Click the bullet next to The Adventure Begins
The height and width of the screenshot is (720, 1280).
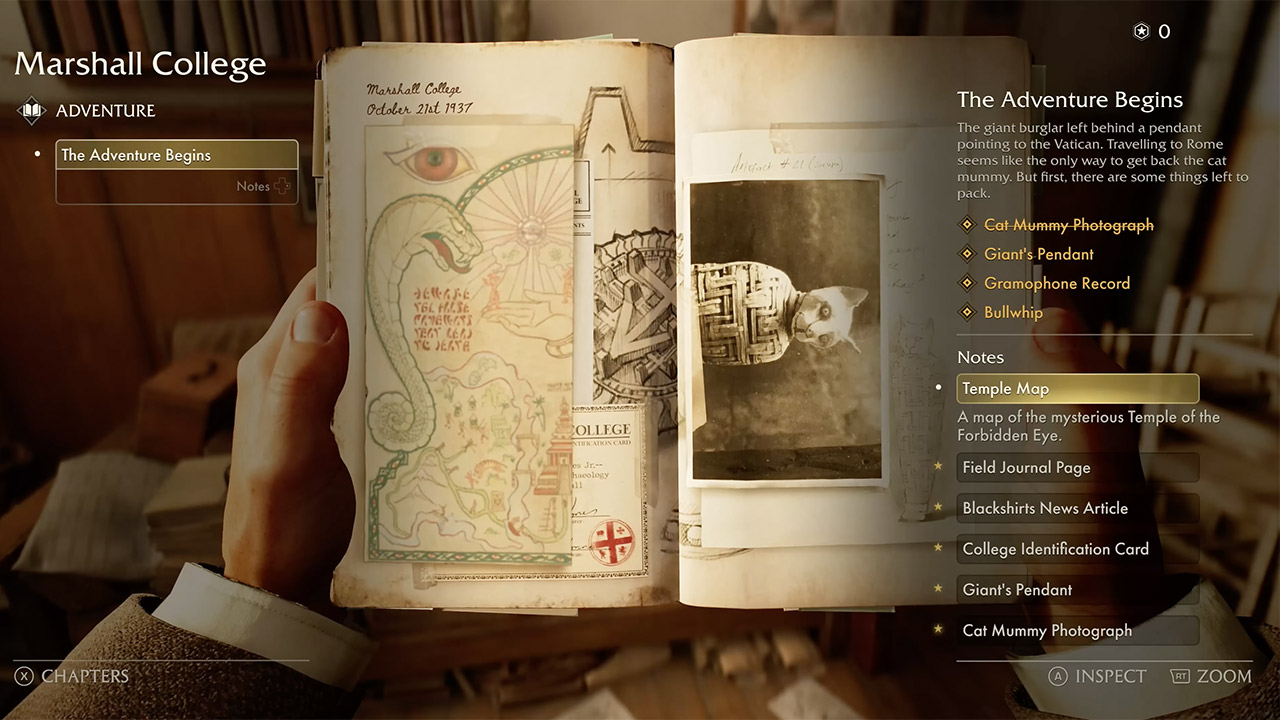(37, 156)
